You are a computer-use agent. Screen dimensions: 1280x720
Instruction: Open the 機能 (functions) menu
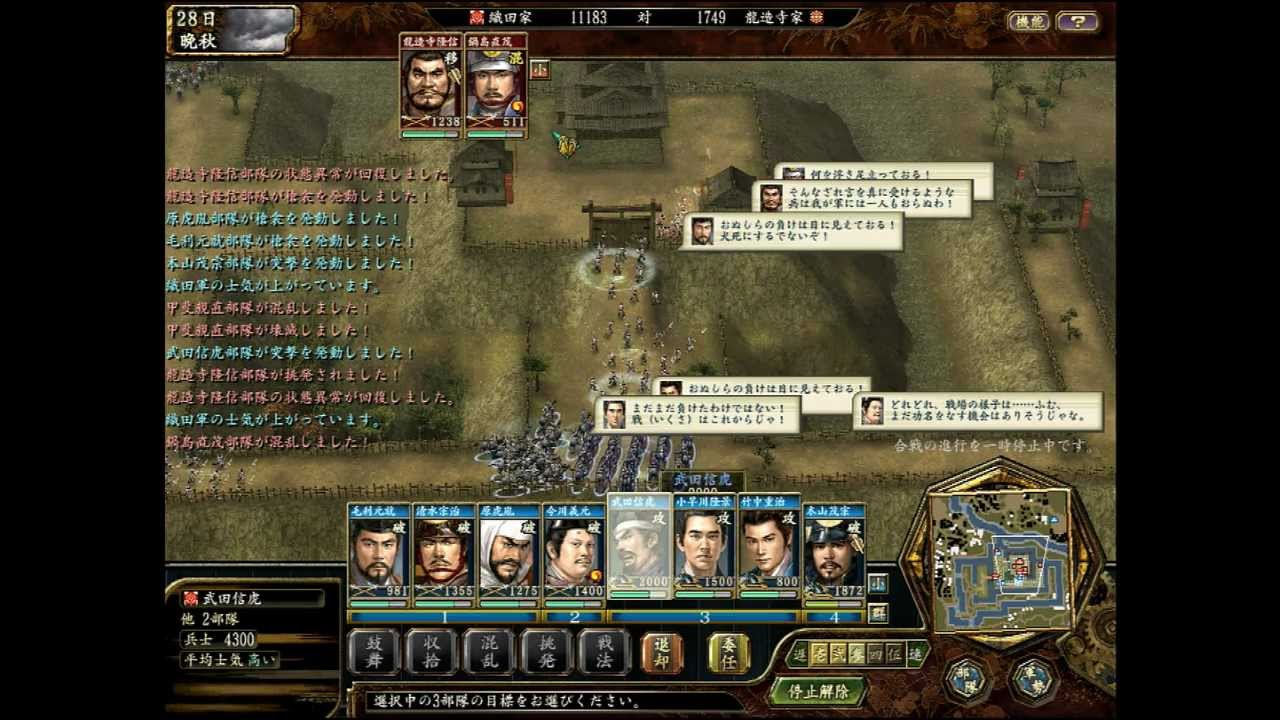click(x=1027, y=21)
